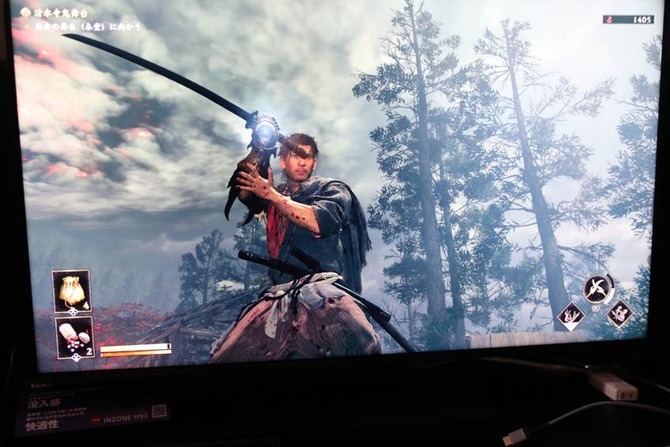Use the white pills item slot
The height and width of the screenshot is (447, 670).
coord(73,336)
